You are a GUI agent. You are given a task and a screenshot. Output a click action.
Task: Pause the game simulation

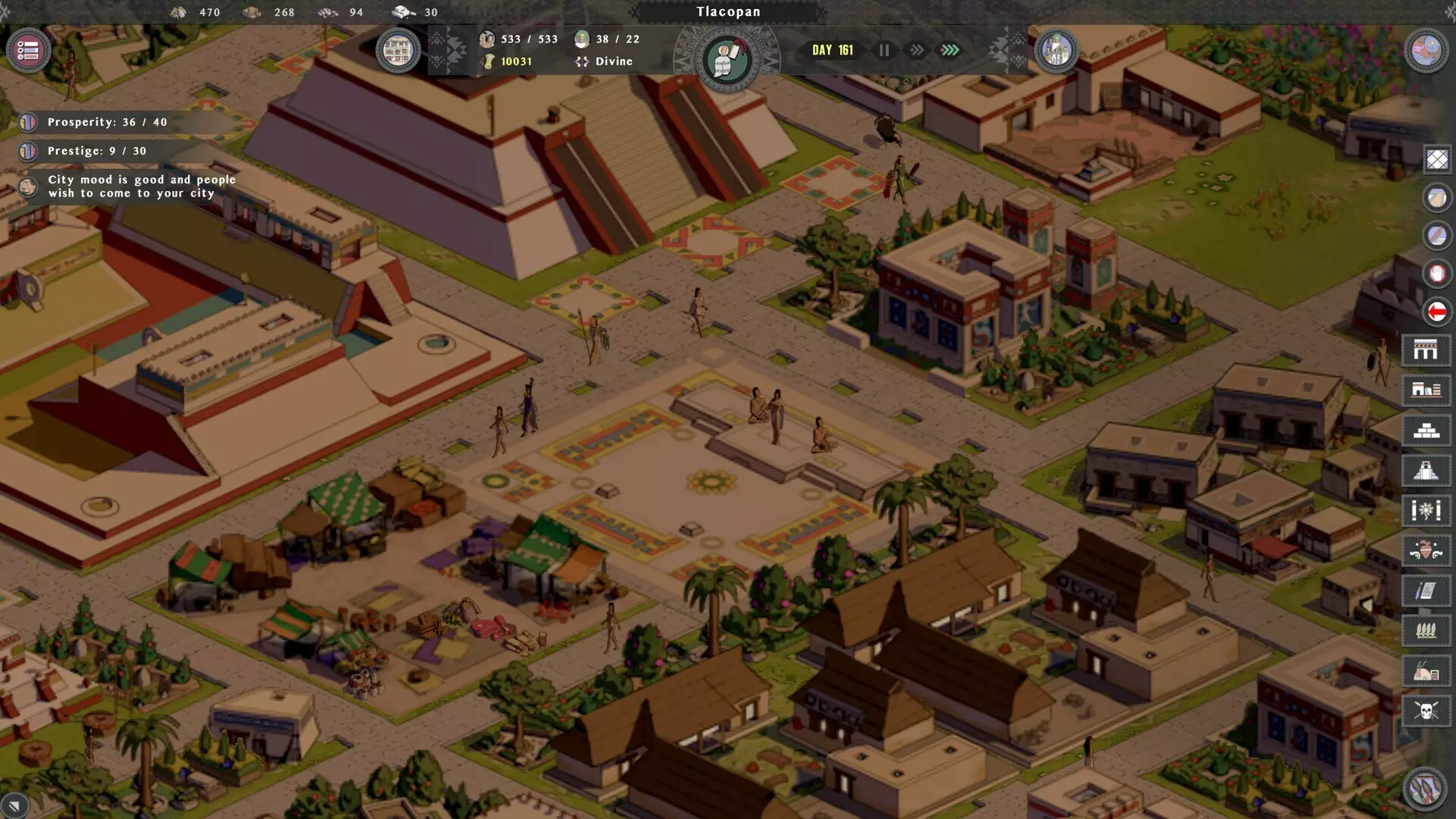tap(883, 50)
